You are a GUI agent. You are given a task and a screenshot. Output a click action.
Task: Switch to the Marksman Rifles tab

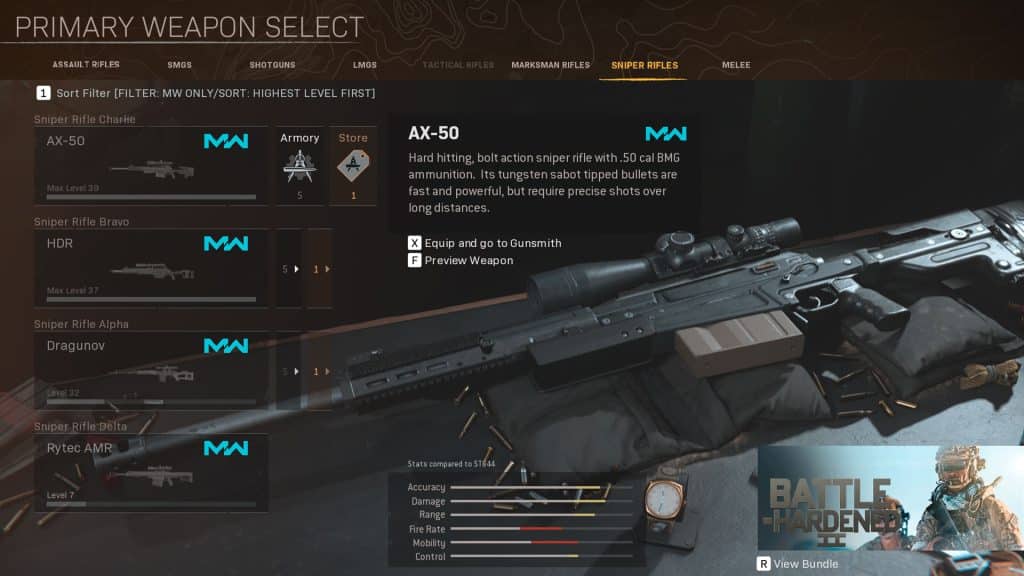coord(550,65)
